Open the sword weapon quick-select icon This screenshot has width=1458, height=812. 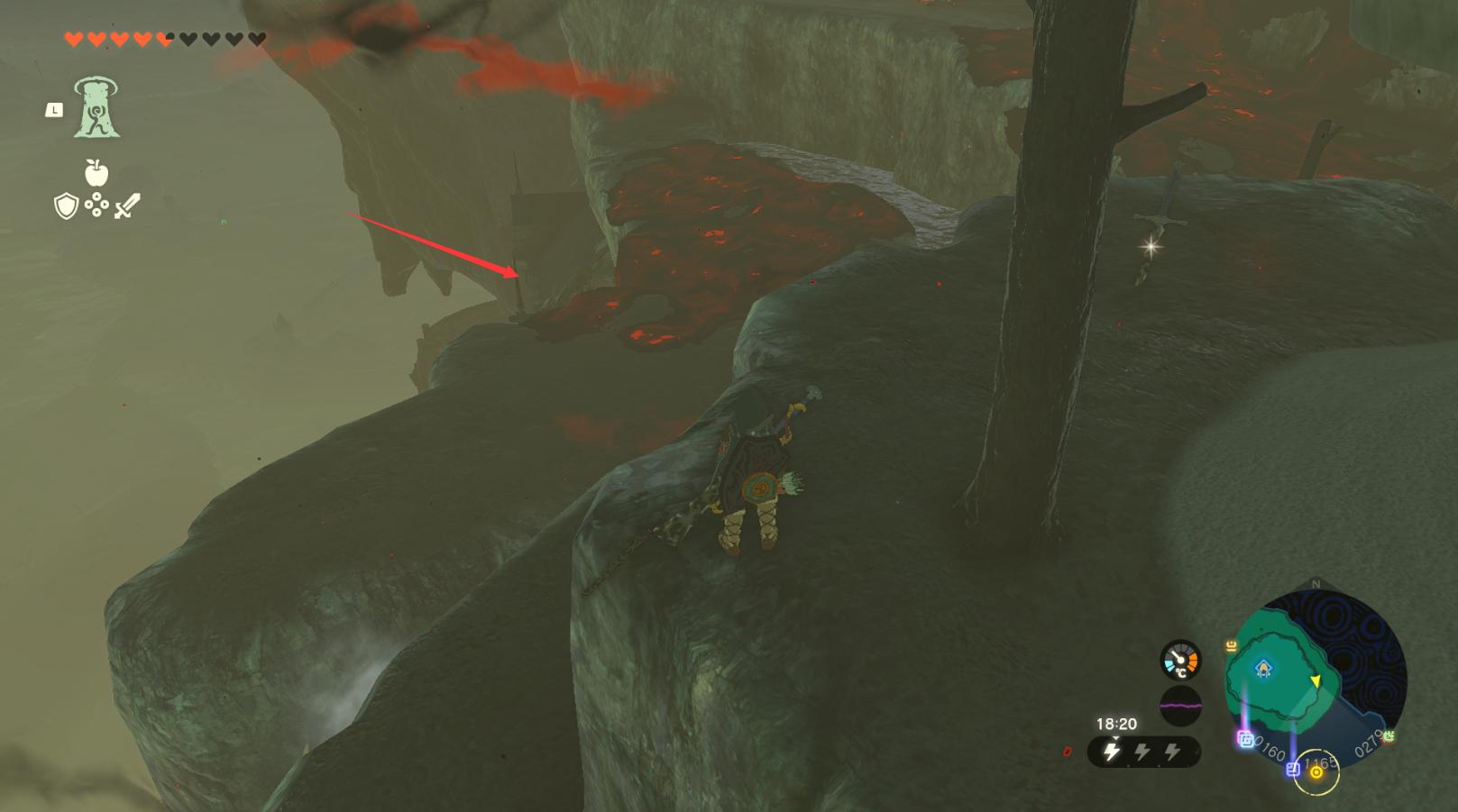[x=127, y=207]
